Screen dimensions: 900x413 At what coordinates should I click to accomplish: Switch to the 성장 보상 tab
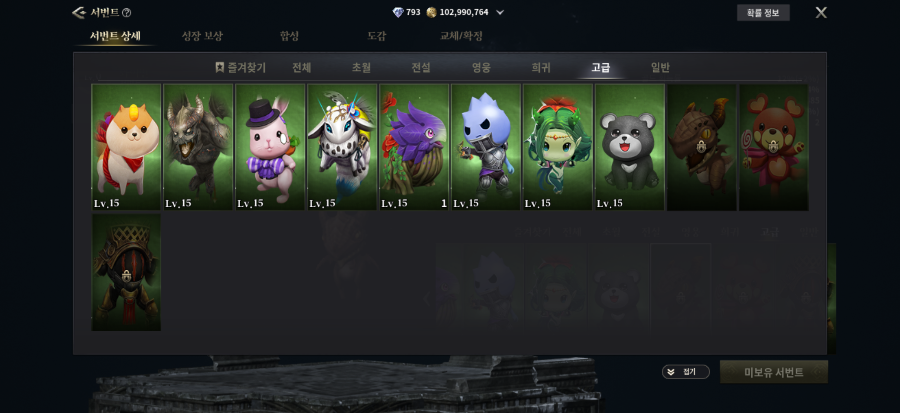(202, 36)
